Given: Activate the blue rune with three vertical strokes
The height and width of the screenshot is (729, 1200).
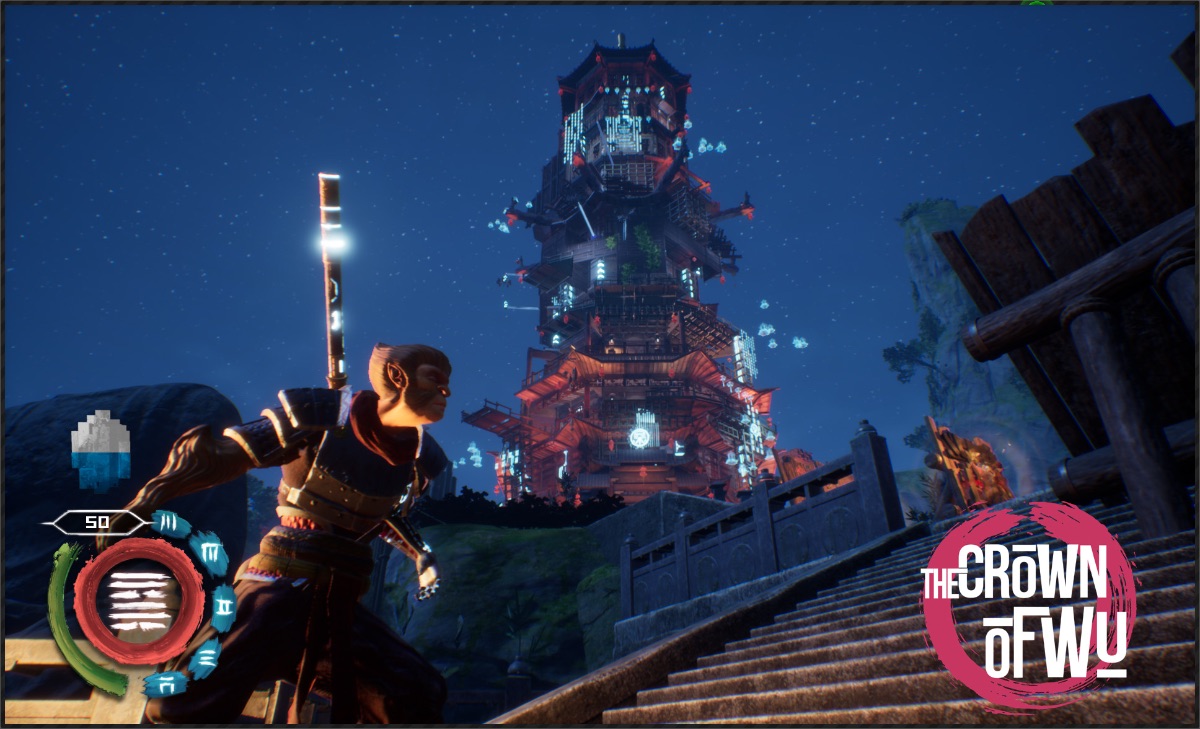Looking at the screenshot, I should [x=170, y=524].
